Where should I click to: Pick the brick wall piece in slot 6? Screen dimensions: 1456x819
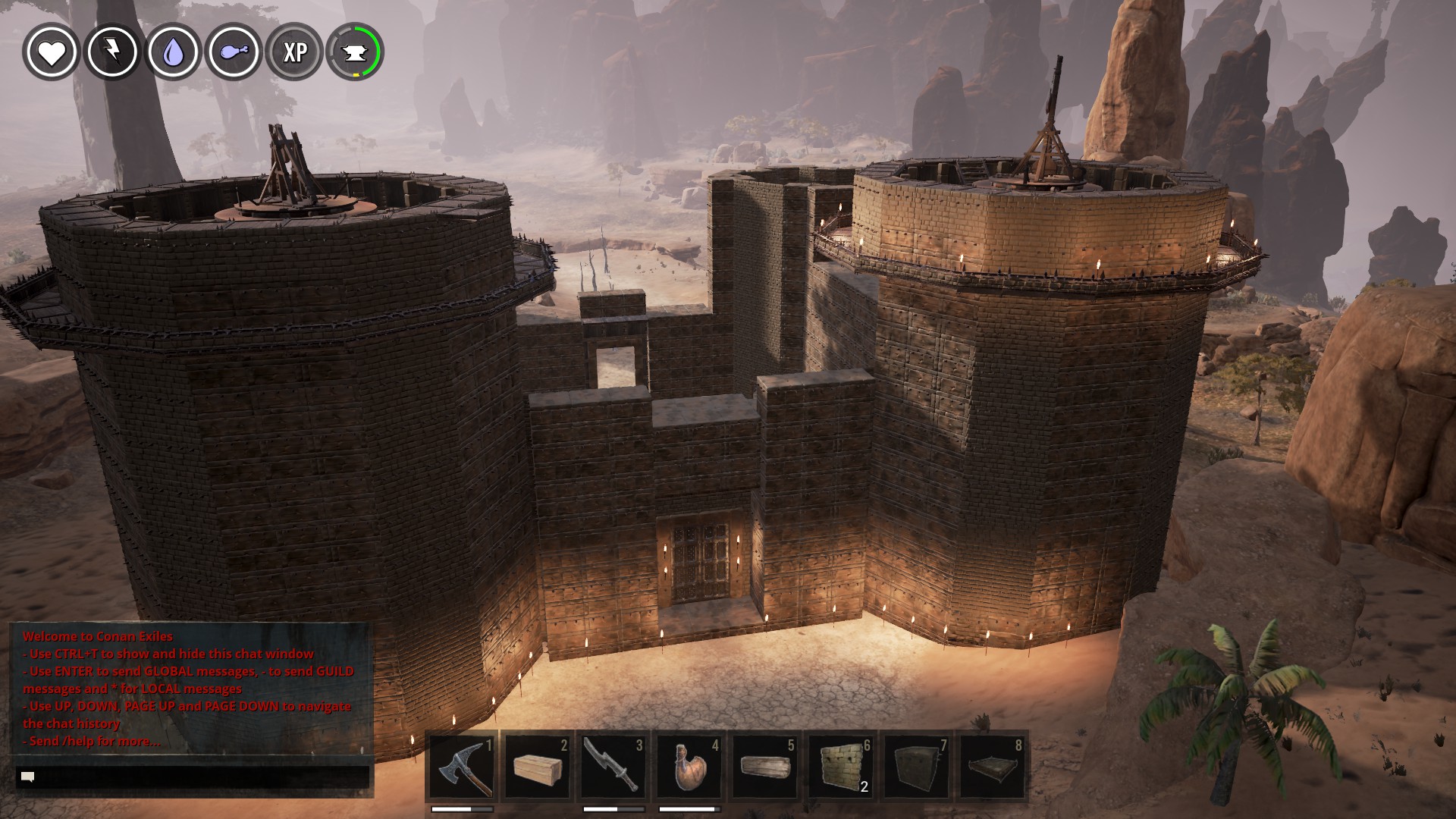click(x=841, y=767)
